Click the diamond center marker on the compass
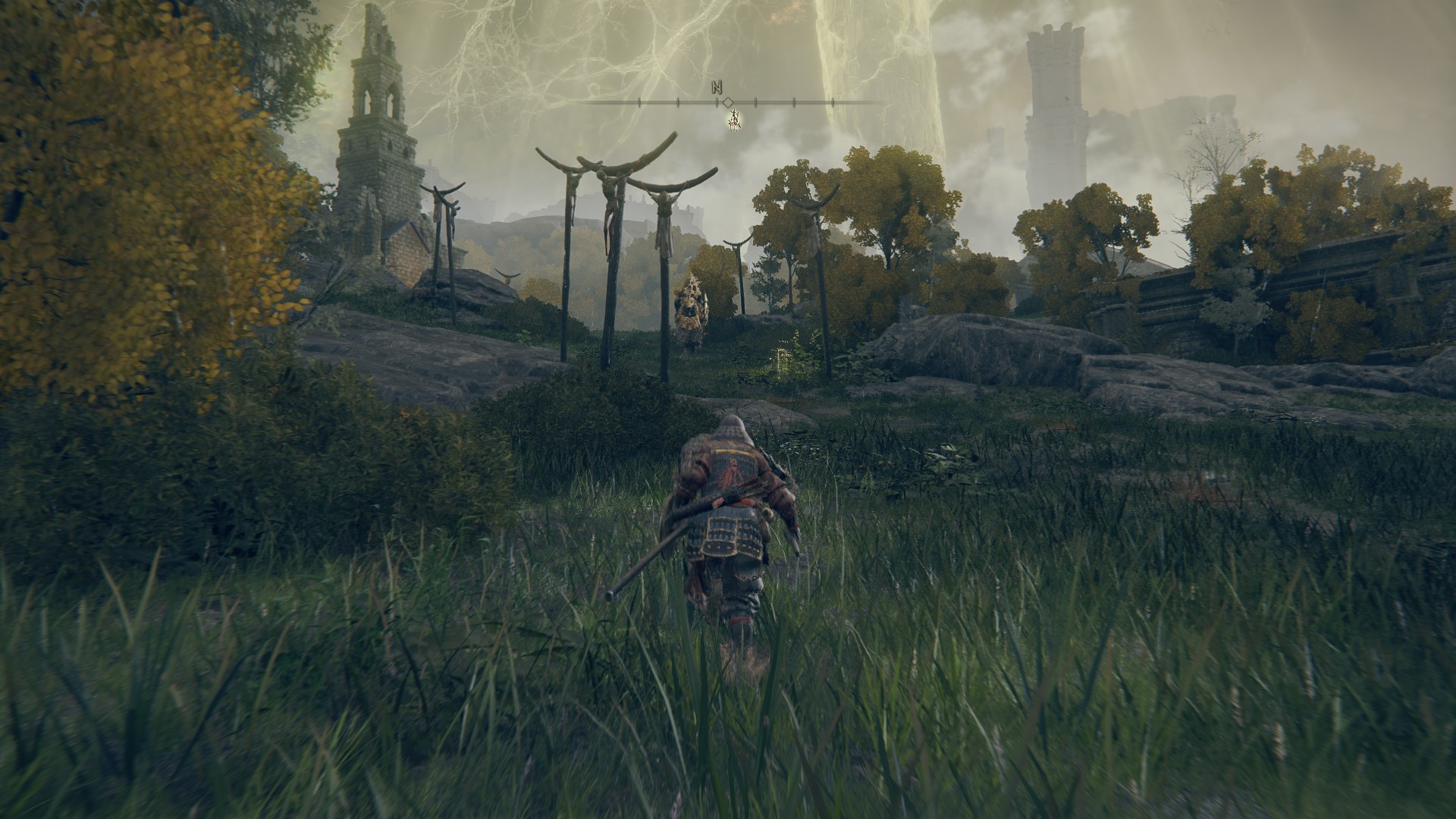The width and height of the screenshot is (1456, 819). click(728, 102)
